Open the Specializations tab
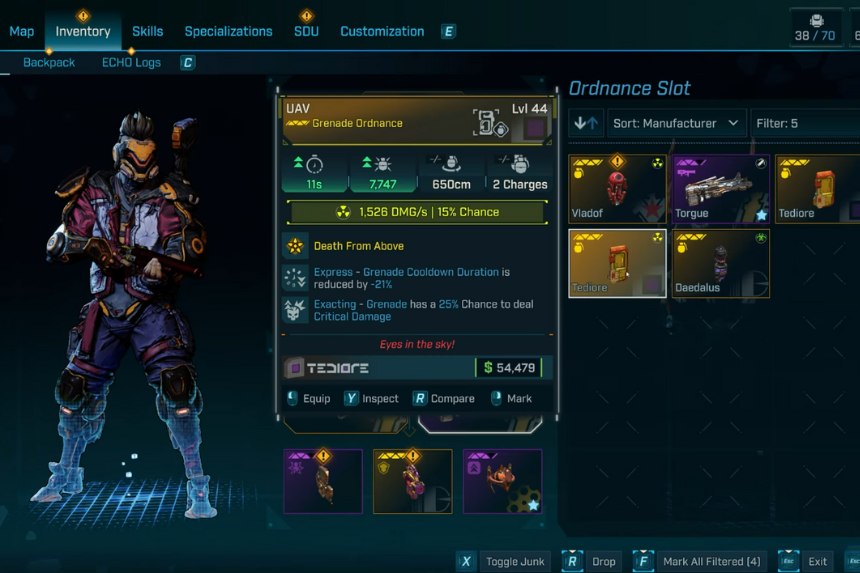The width and height of the screenshot is (860, 573). [x=228, y=31]
